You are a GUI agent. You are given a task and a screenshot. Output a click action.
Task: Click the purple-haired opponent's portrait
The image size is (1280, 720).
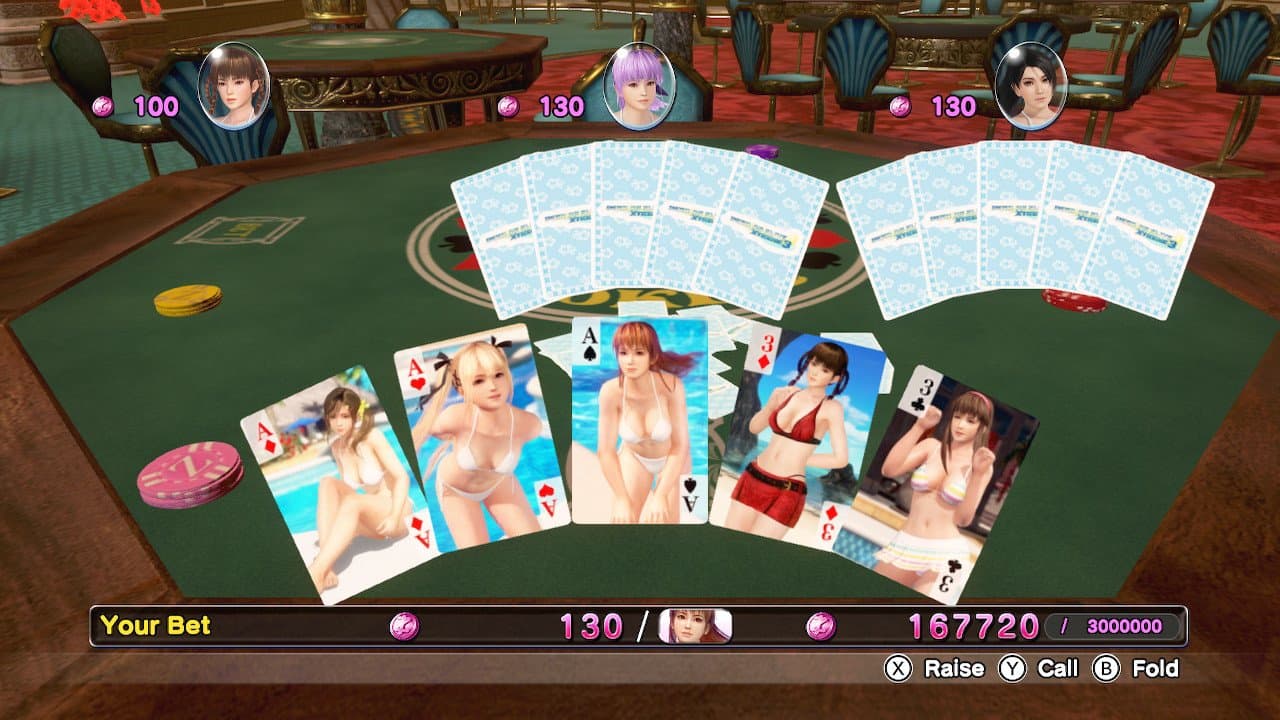638,86
